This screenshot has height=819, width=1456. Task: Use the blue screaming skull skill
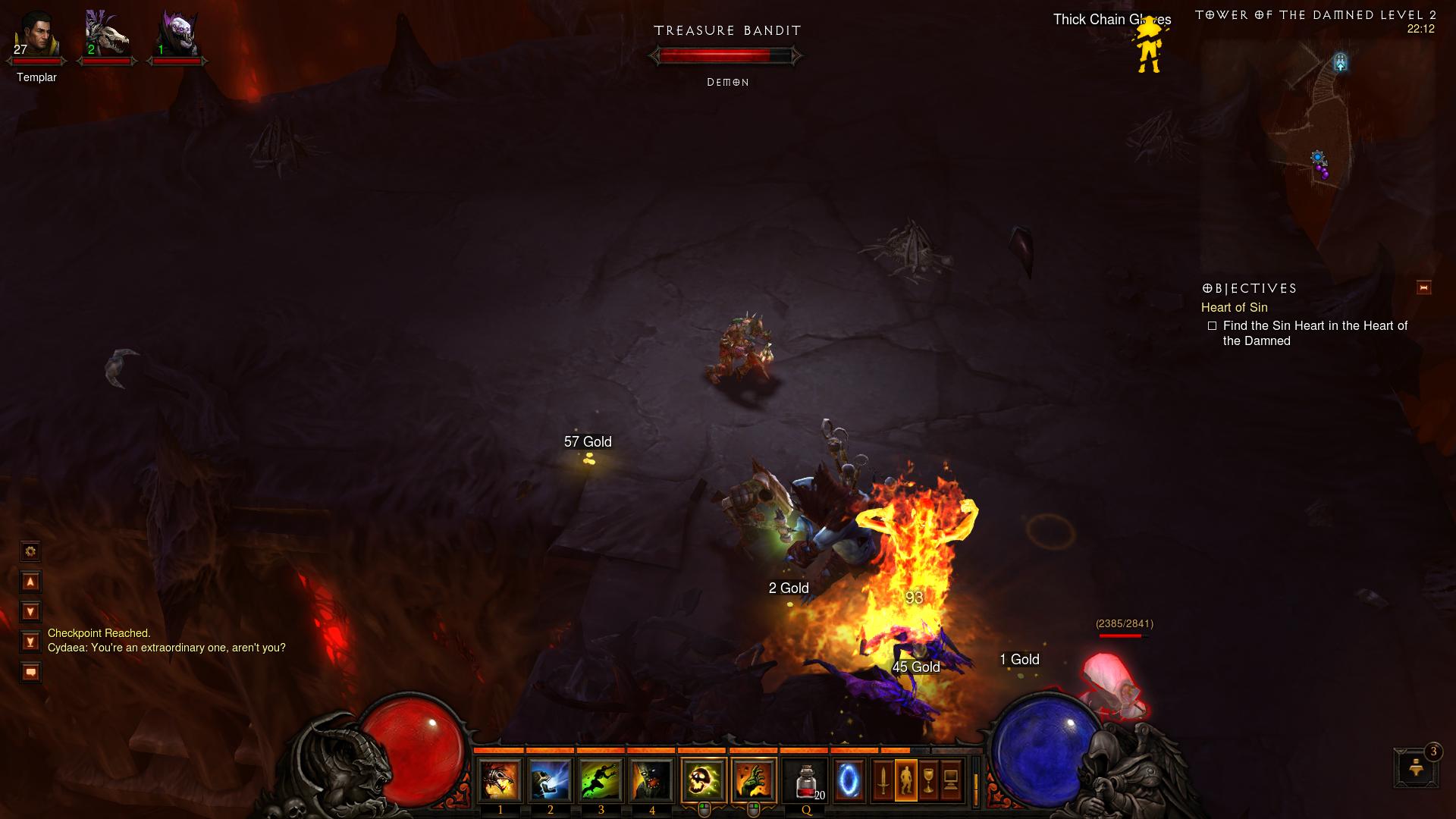550,780
